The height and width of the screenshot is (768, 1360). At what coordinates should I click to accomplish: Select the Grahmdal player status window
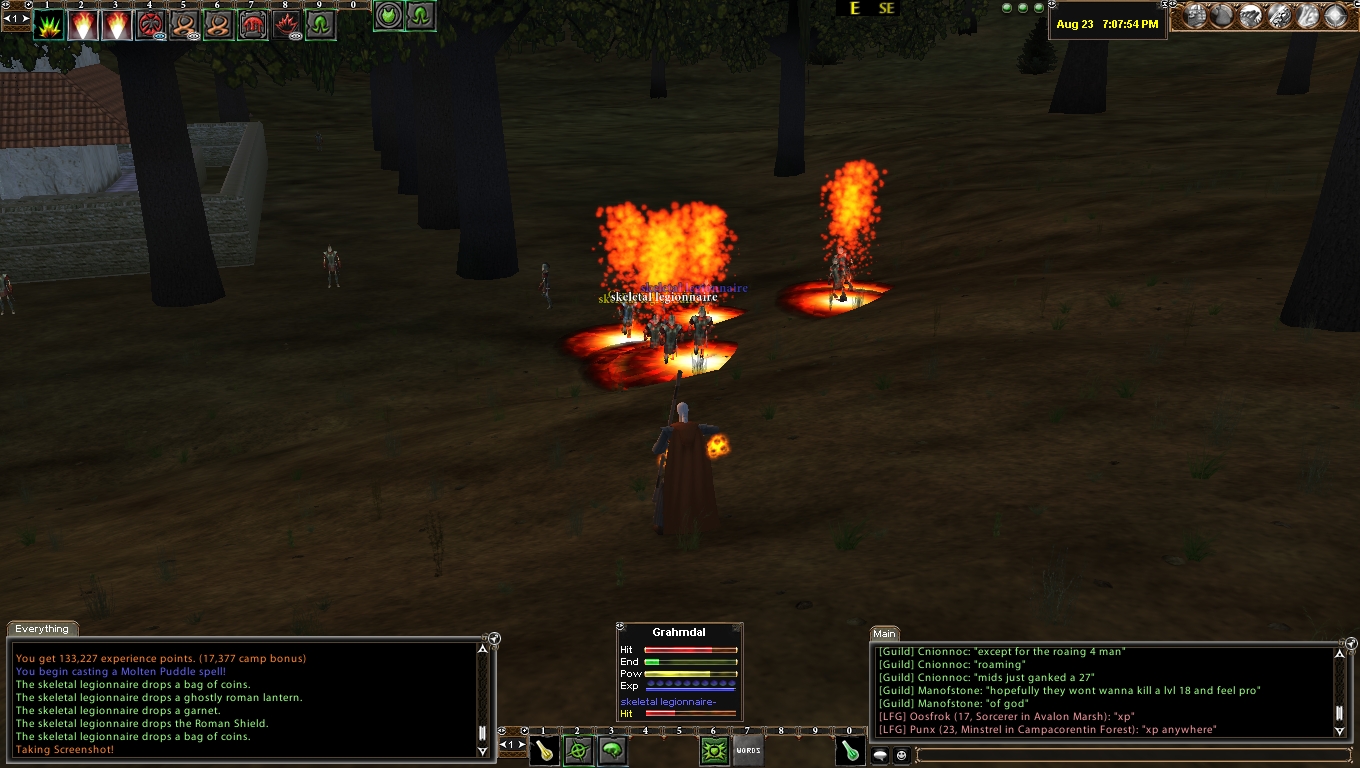(x=679, y=632)
